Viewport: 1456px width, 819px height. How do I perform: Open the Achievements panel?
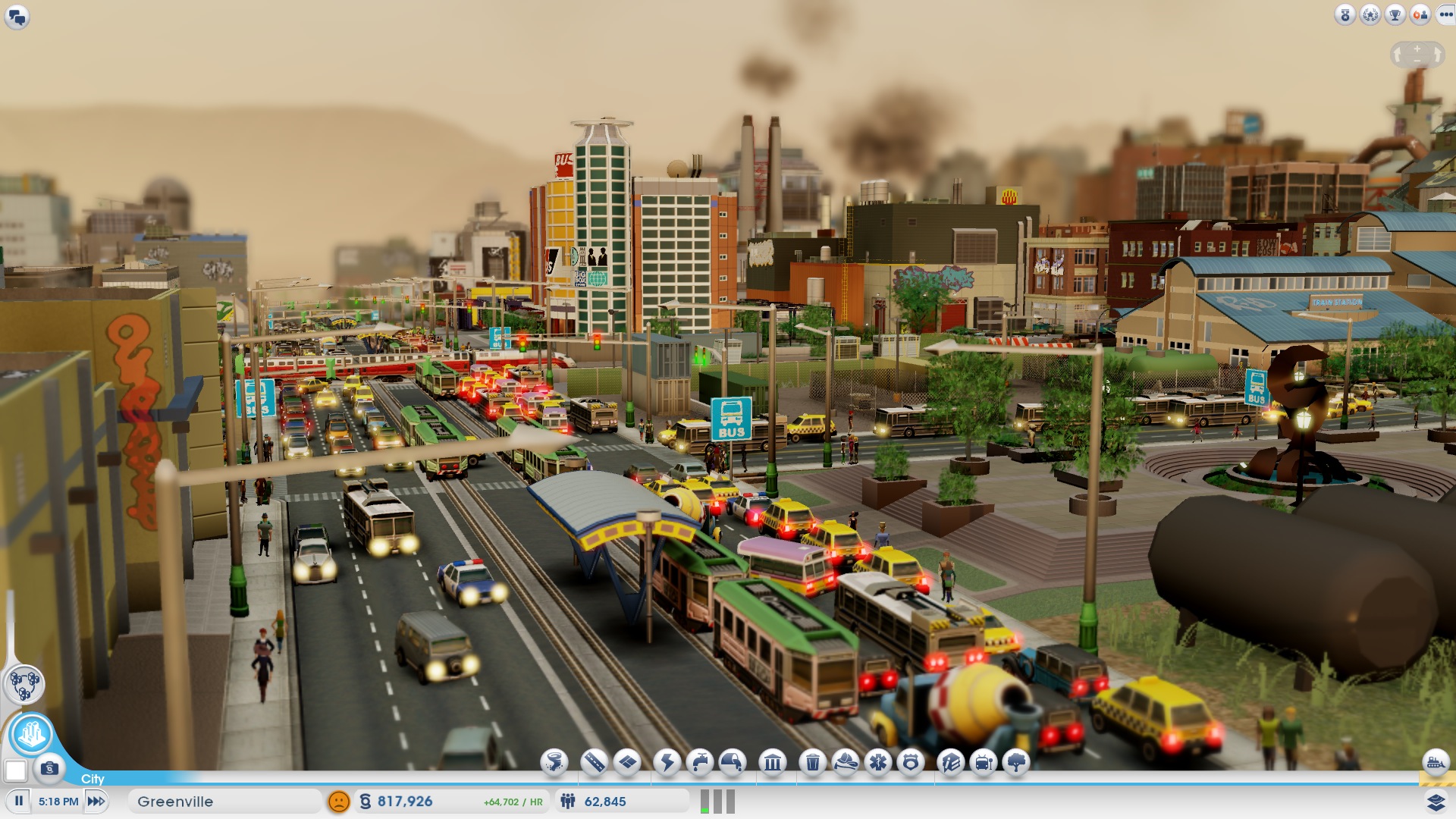[1395, 13]
